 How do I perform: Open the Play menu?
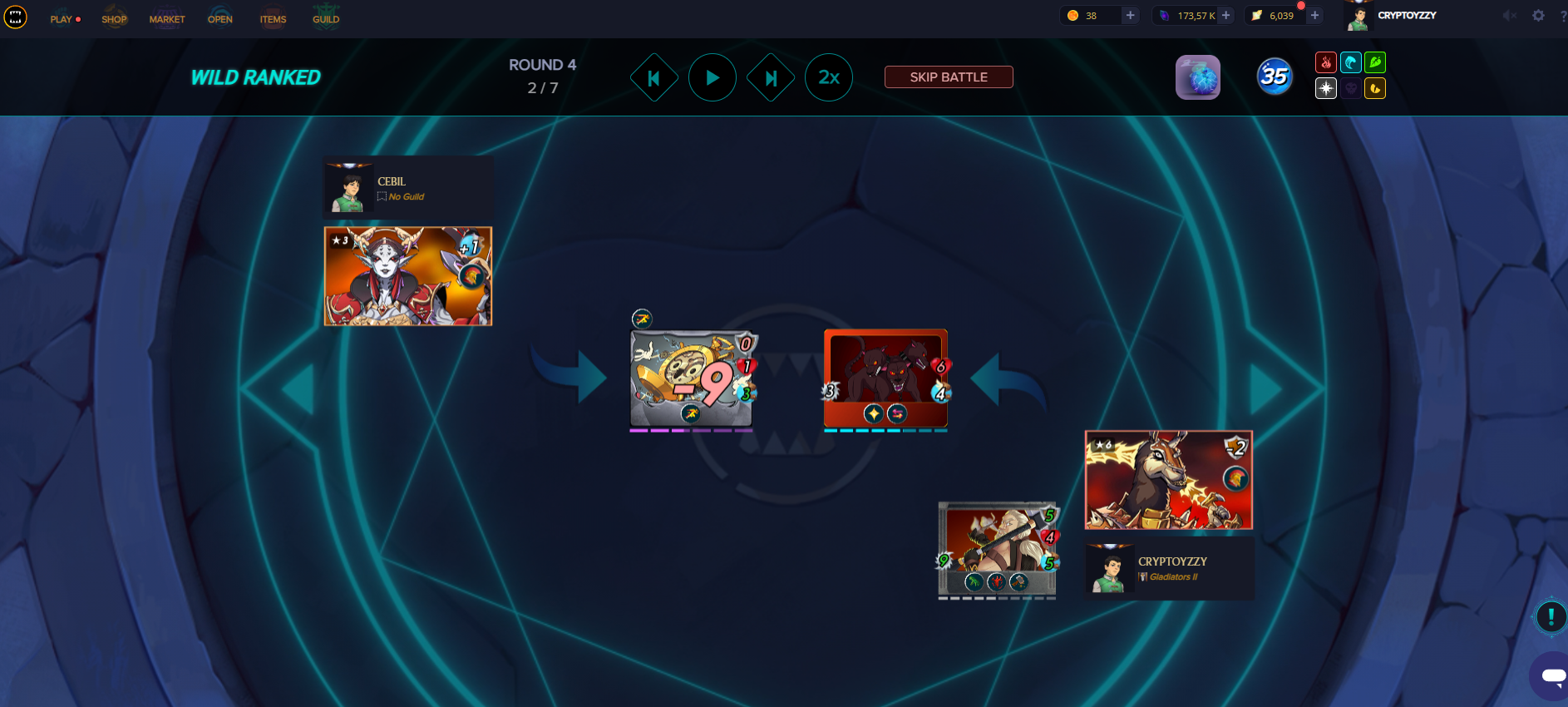tap(62, 18)
